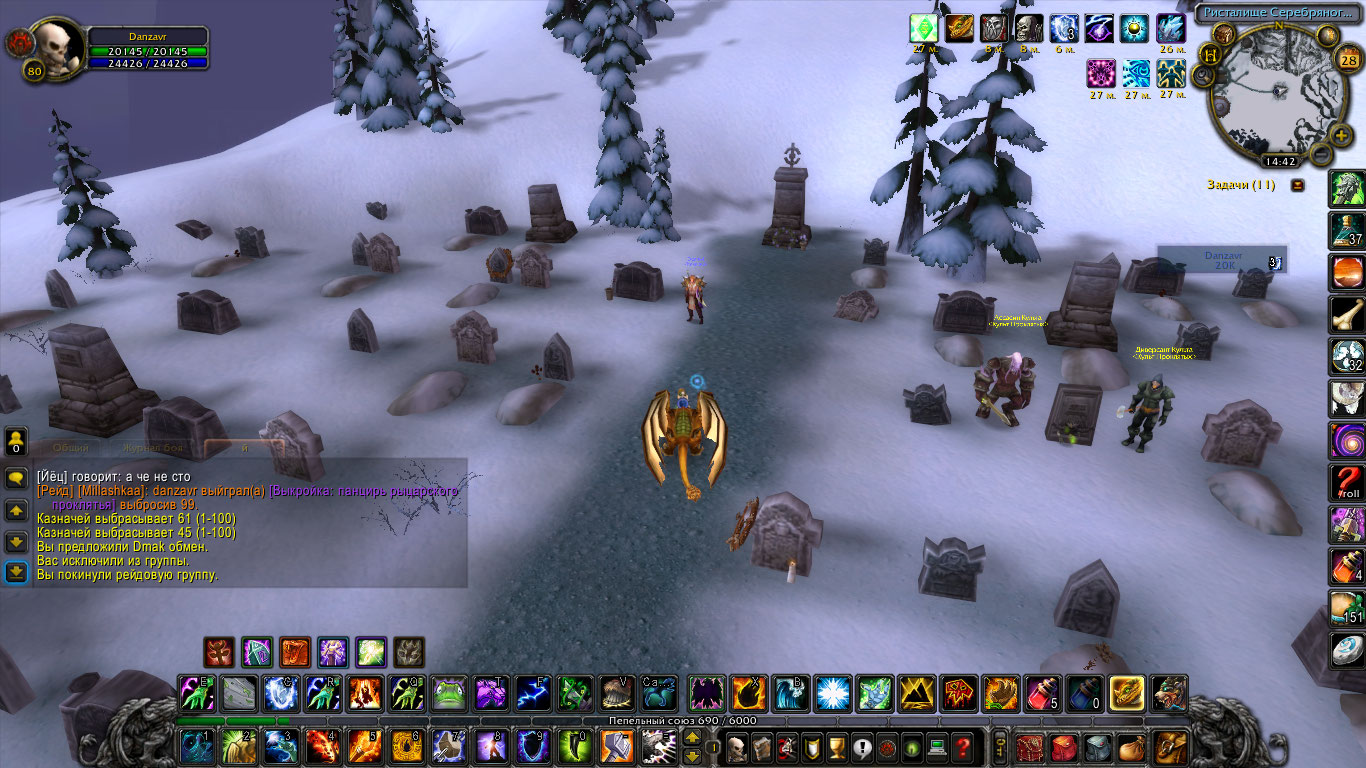Image resolution: width=1366 pixels, height=768 pixels.
Task: Open the backpack bag
Action: pos(1168,747)
